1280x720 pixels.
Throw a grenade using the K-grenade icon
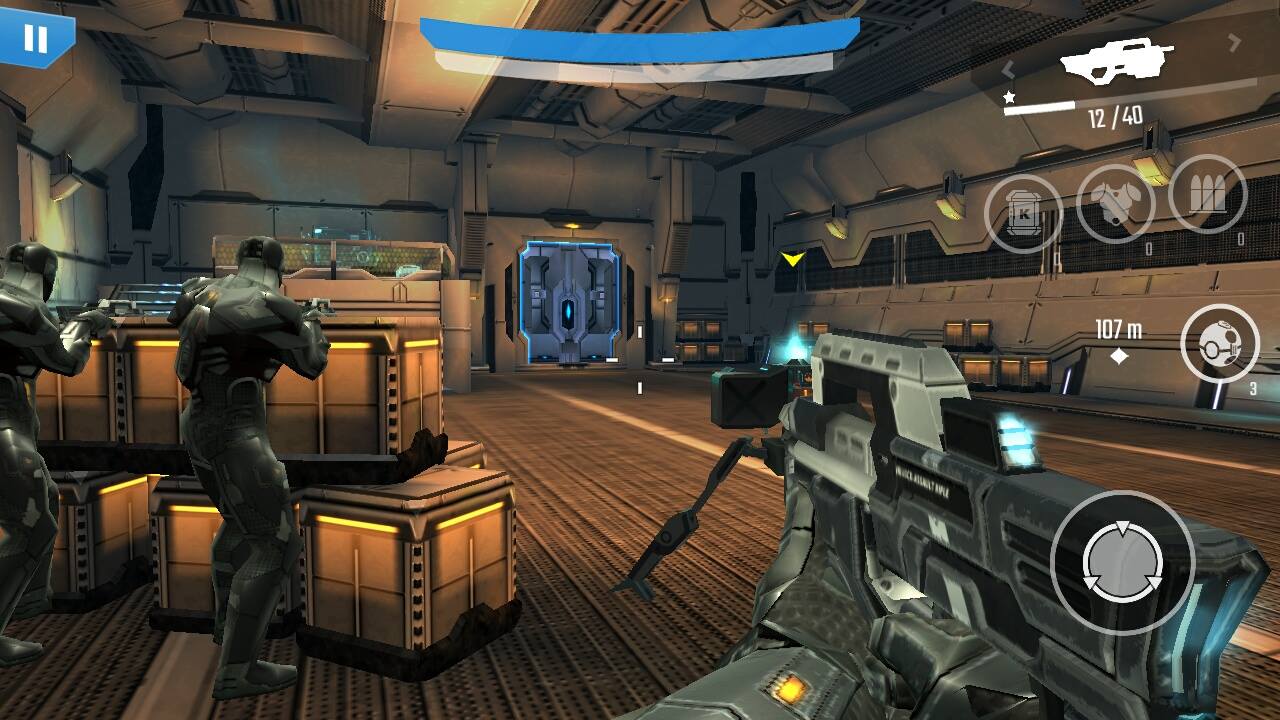point(1024,213)
